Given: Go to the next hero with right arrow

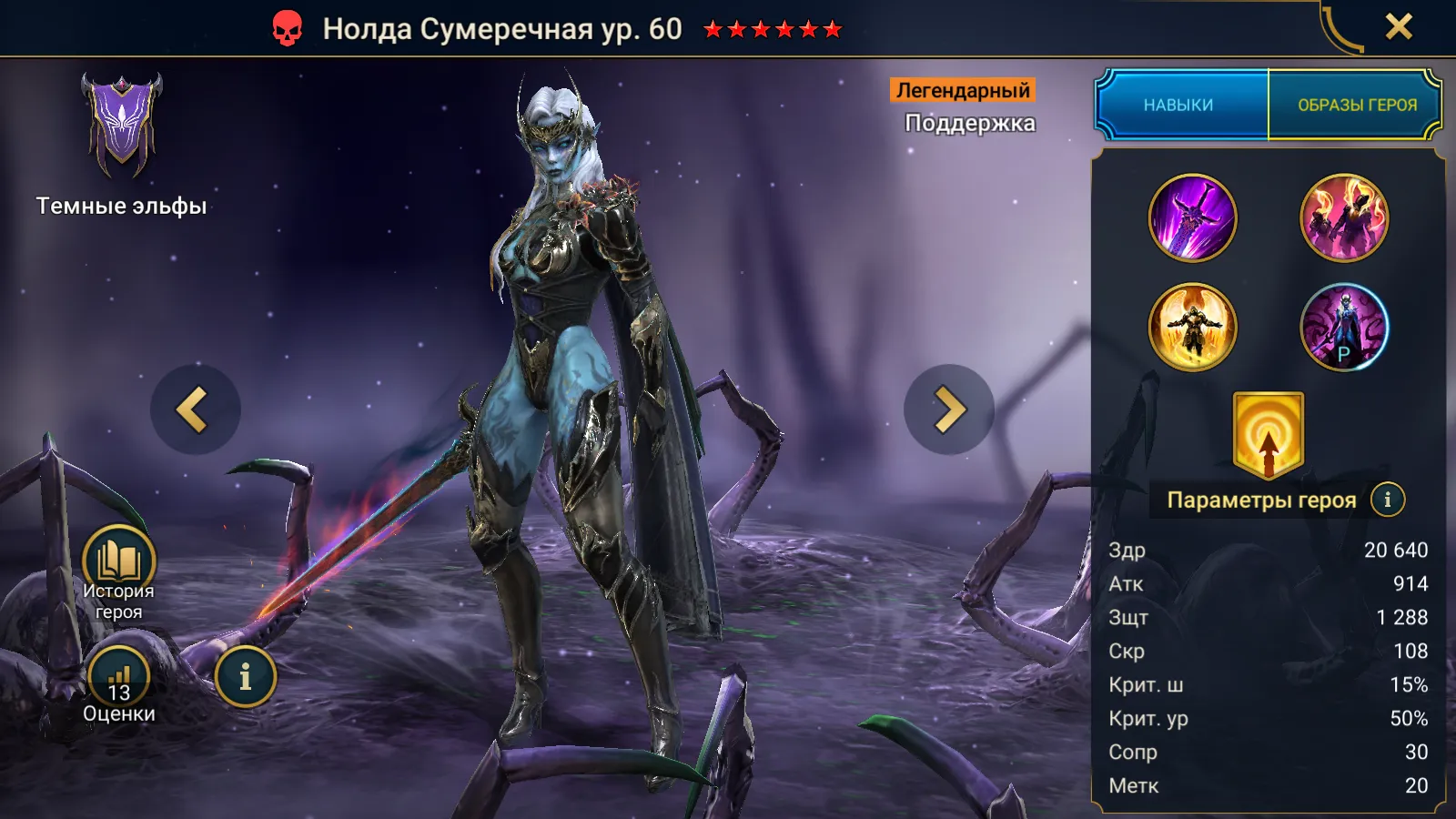Looking at the screenshot, I should pyautogui.click(x=948, y=409).
